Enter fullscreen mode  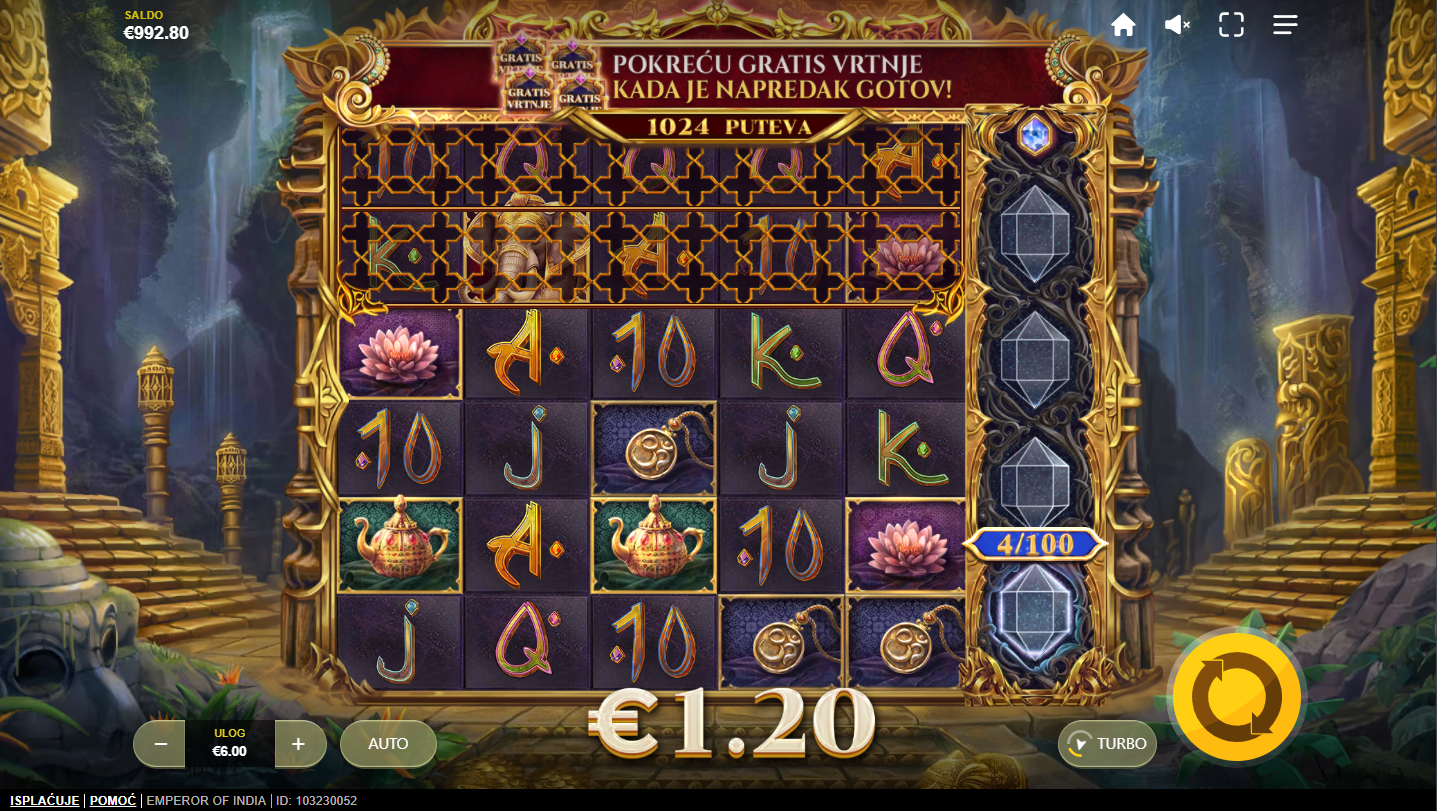[x=1231, y=25]
